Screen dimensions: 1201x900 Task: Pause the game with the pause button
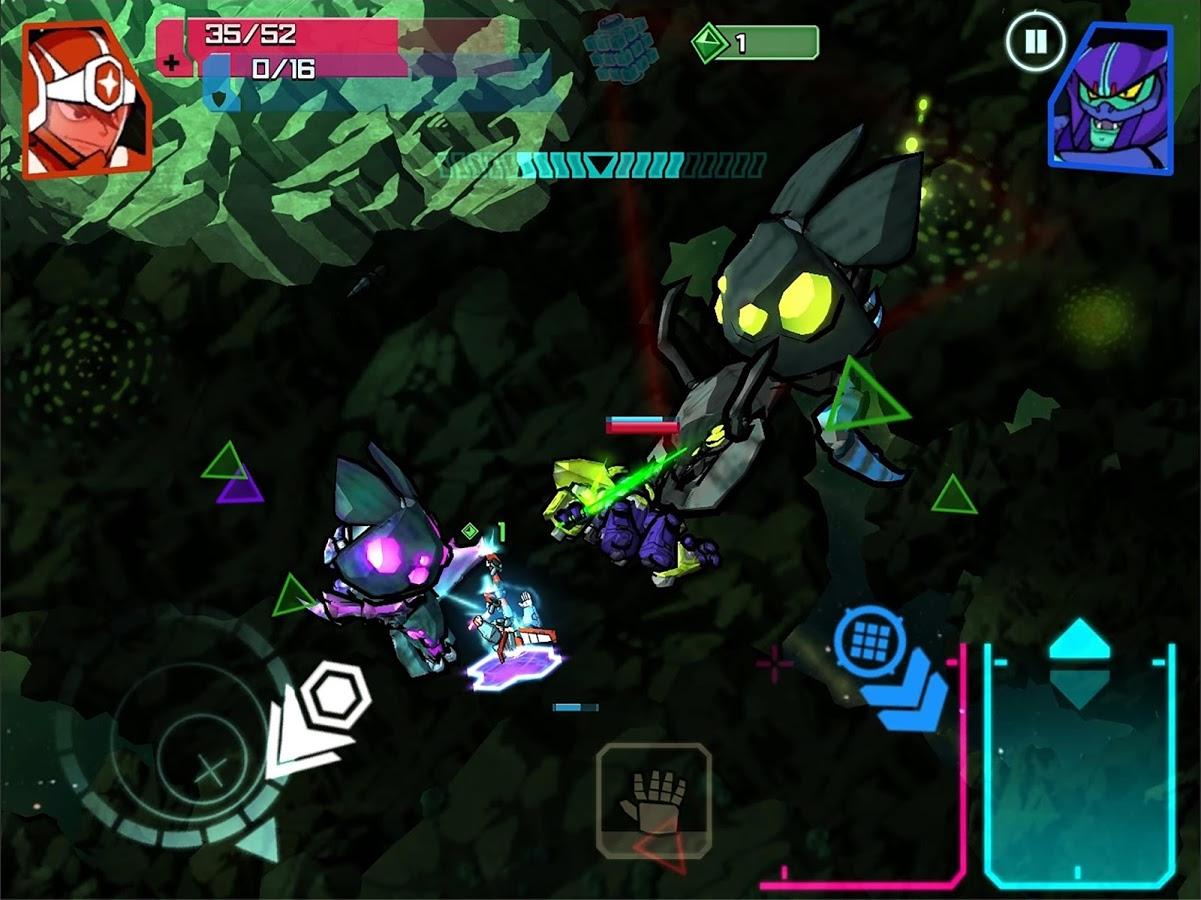pos(1035,43)
